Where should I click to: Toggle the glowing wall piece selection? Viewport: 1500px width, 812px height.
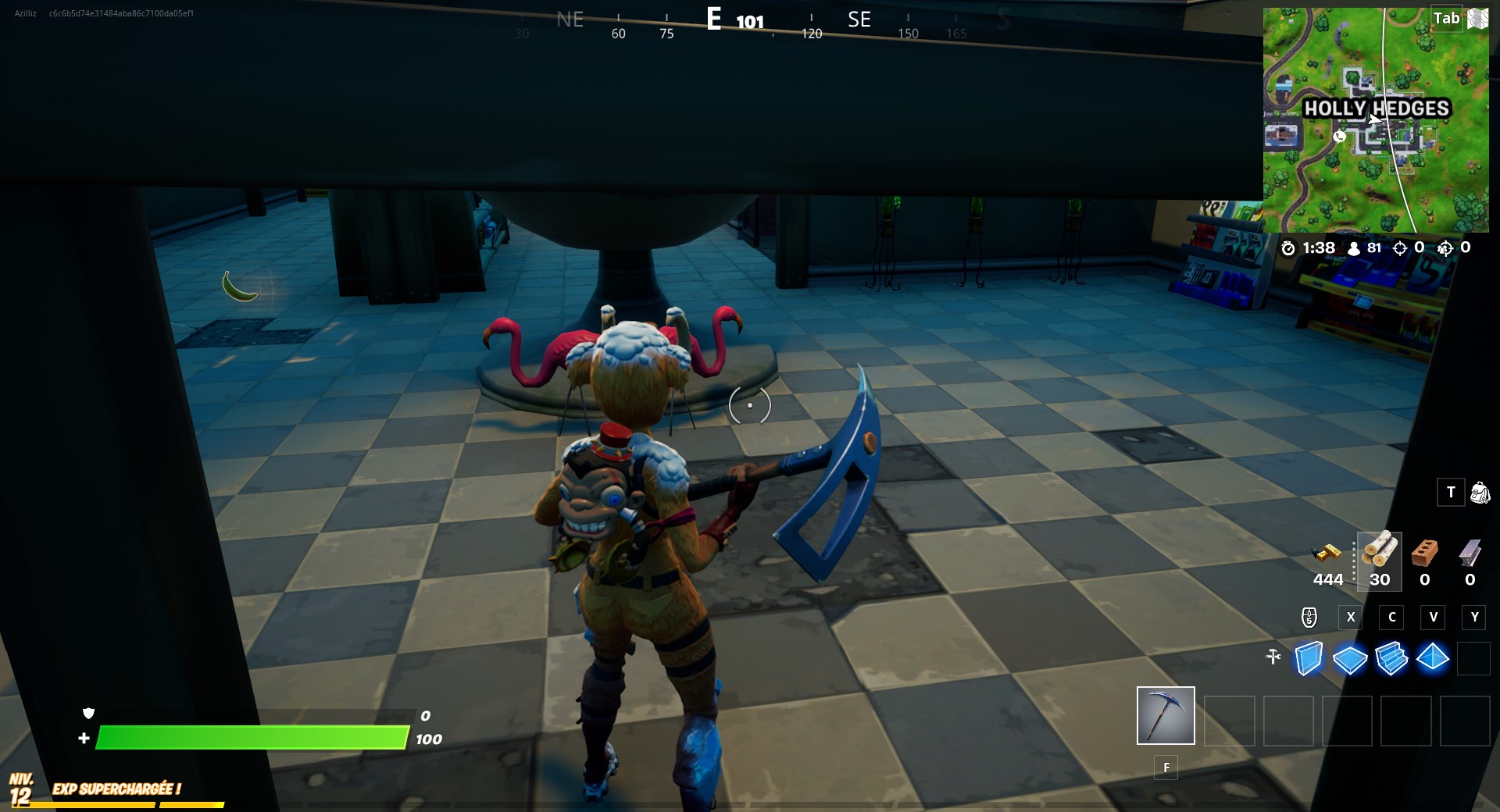tap(1309, 658)
